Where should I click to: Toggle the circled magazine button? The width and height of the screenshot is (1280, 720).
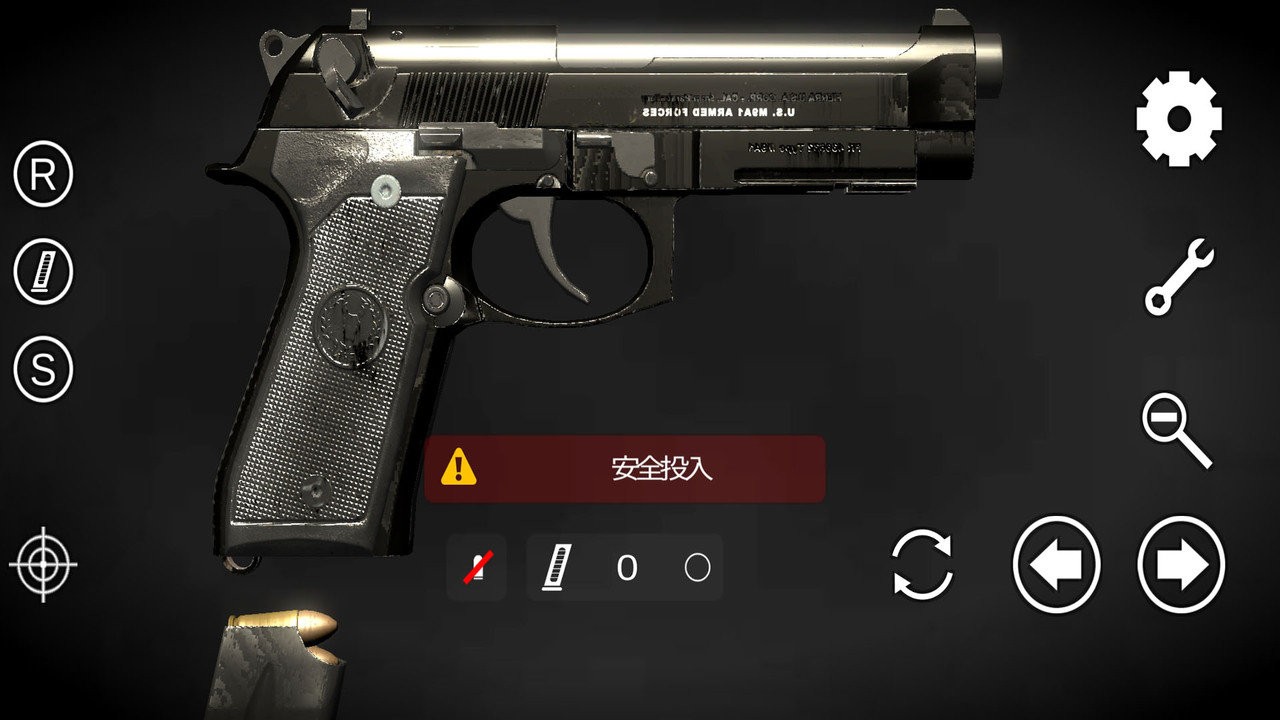[43, 271]
